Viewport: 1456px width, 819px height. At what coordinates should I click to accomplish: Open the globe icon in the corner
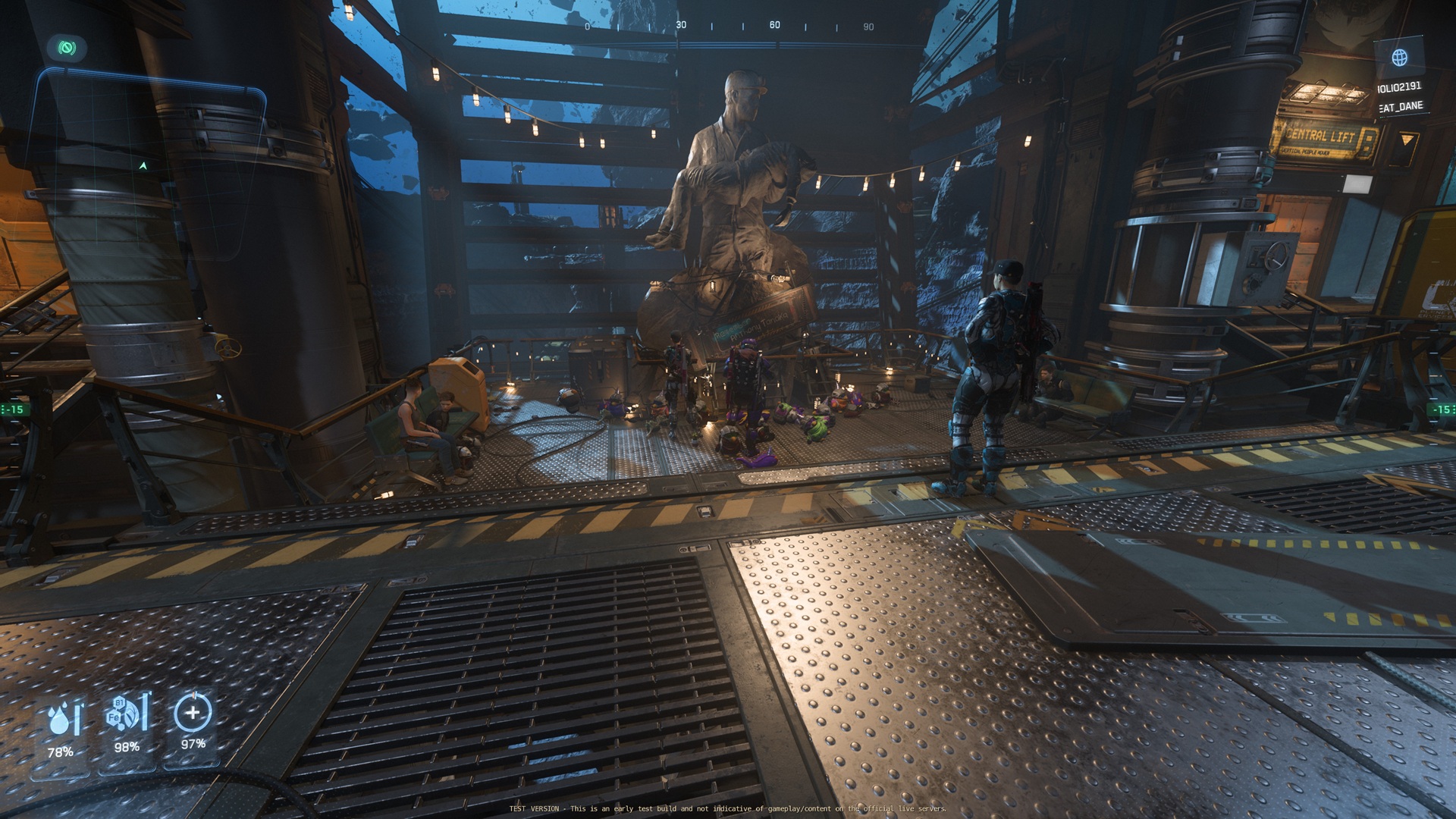[1399, 57]
